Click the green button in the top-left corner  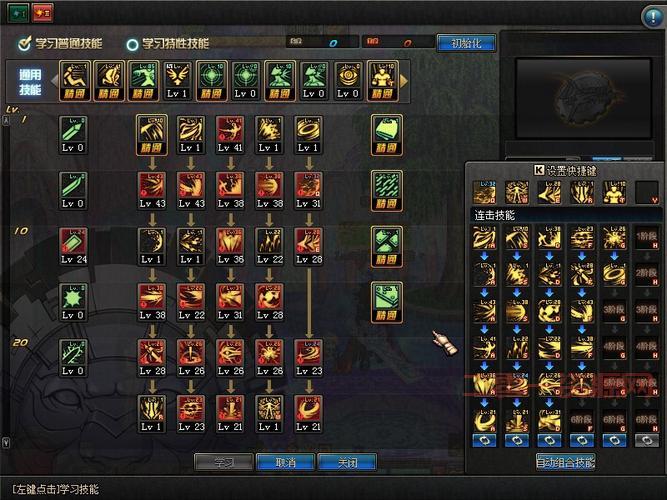coord(19,13)
